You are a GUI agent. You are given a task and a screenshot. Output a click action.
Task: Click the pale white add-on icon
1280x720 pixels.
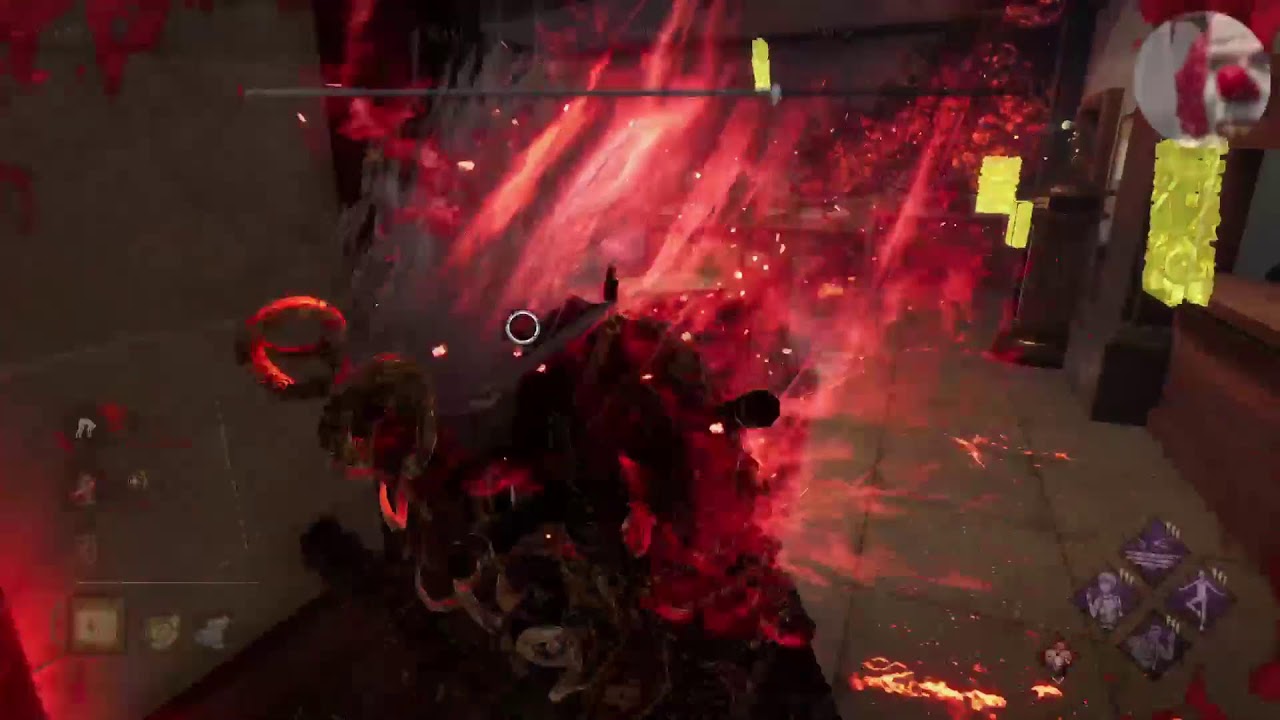tap(212, 631)
